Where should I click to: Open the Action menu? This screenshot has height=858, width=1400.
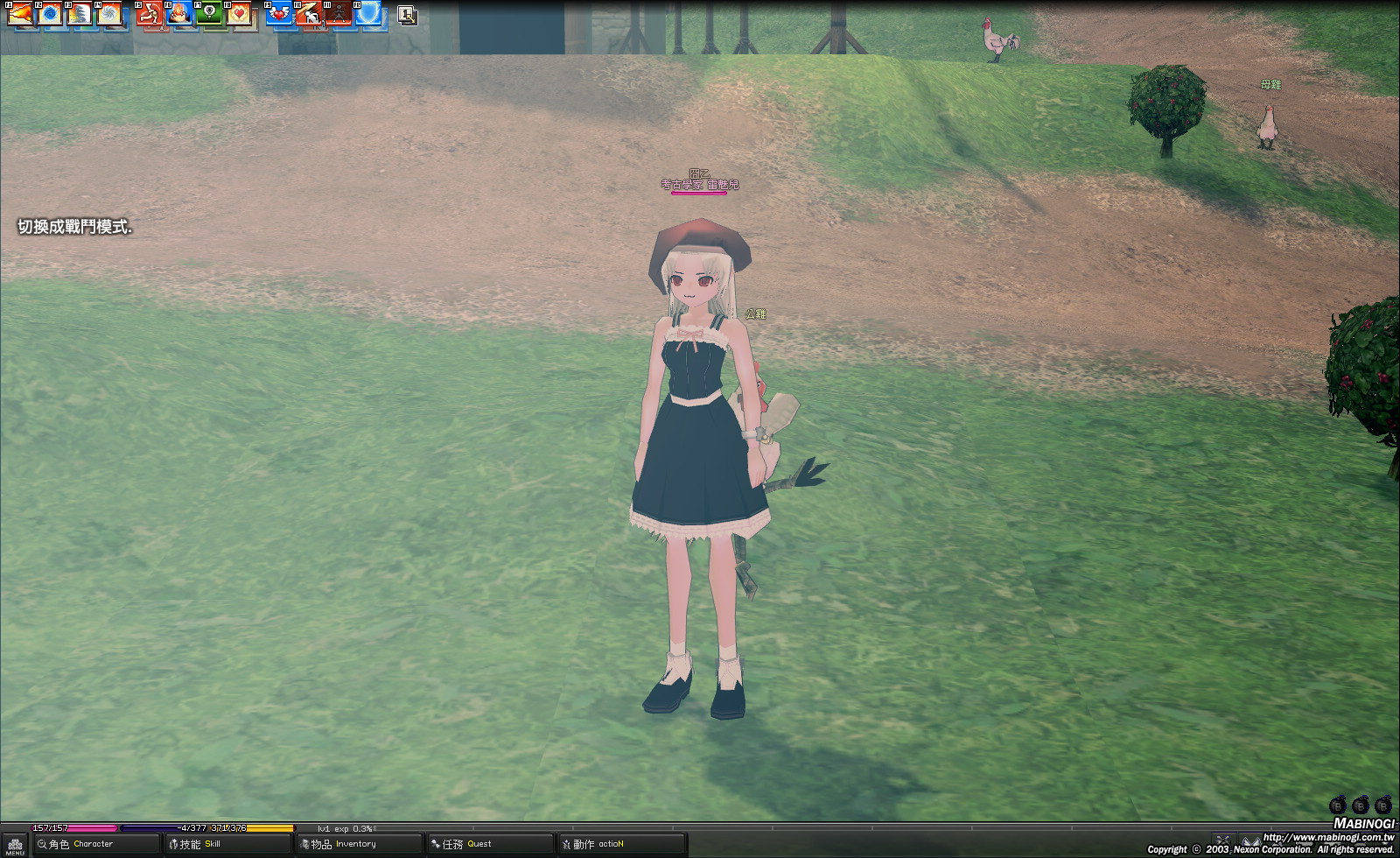(621, 844)
